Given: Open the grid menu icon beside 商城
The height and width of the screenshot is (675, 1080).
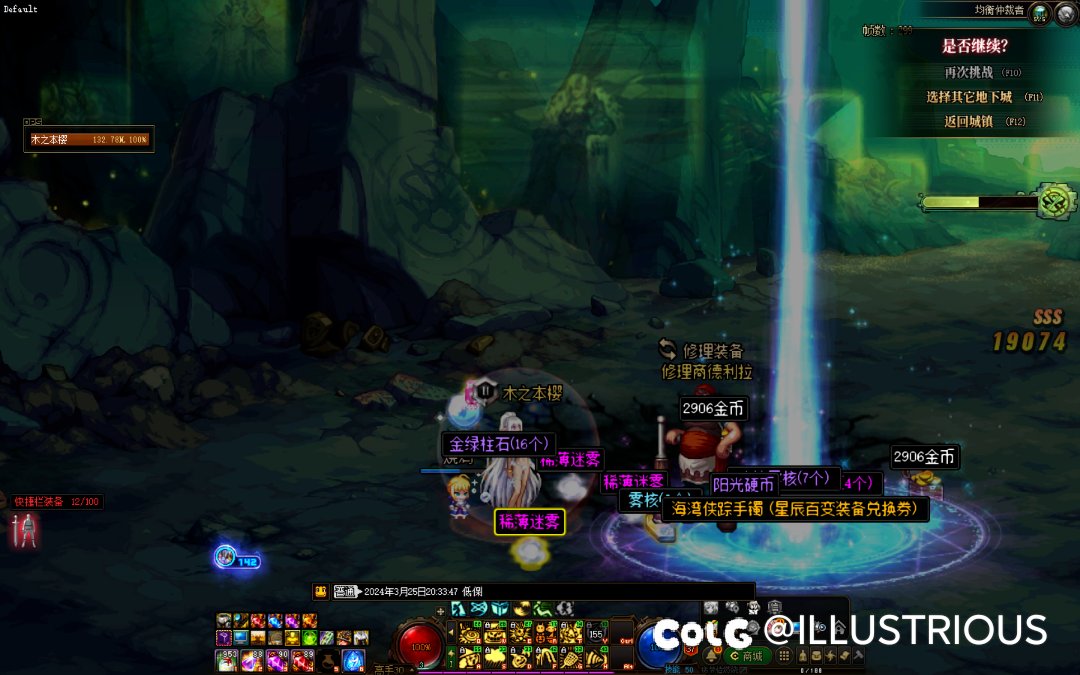Looking at the screenshot, I should 785,656.
